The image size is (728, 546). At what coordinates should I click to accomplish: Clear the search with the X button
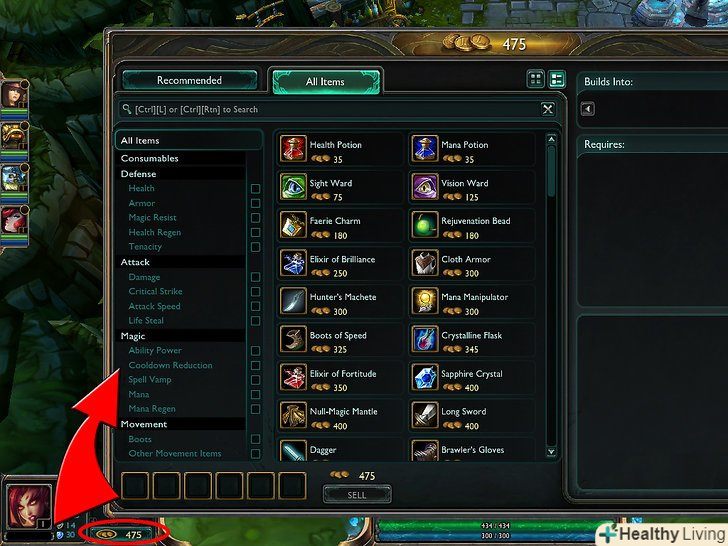(x=548, y=109)
